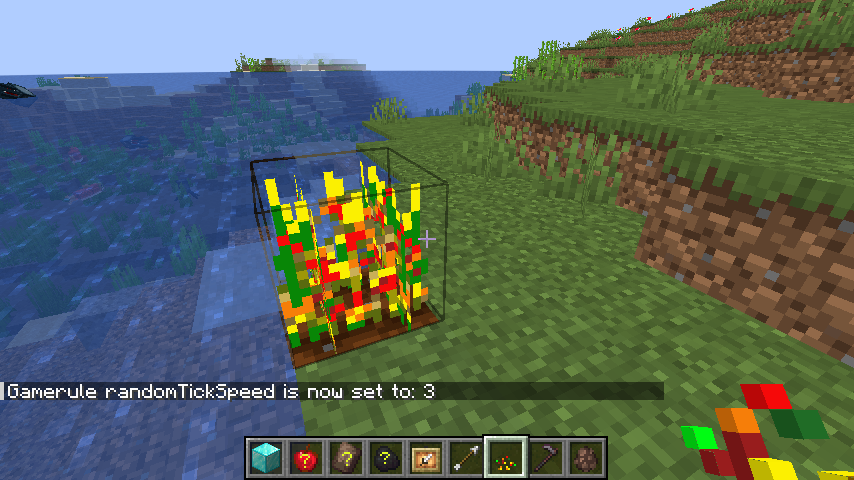The height and width of the screenshot is (480, 854).
Task: Select the brown lumpy item in last slot
Action: [x=586, y=458]
